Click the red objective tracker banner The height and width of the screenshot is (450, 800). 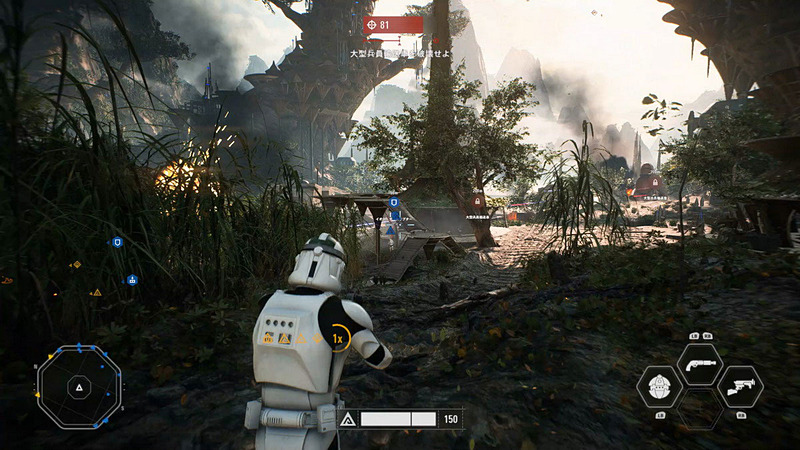pos(394,24)
